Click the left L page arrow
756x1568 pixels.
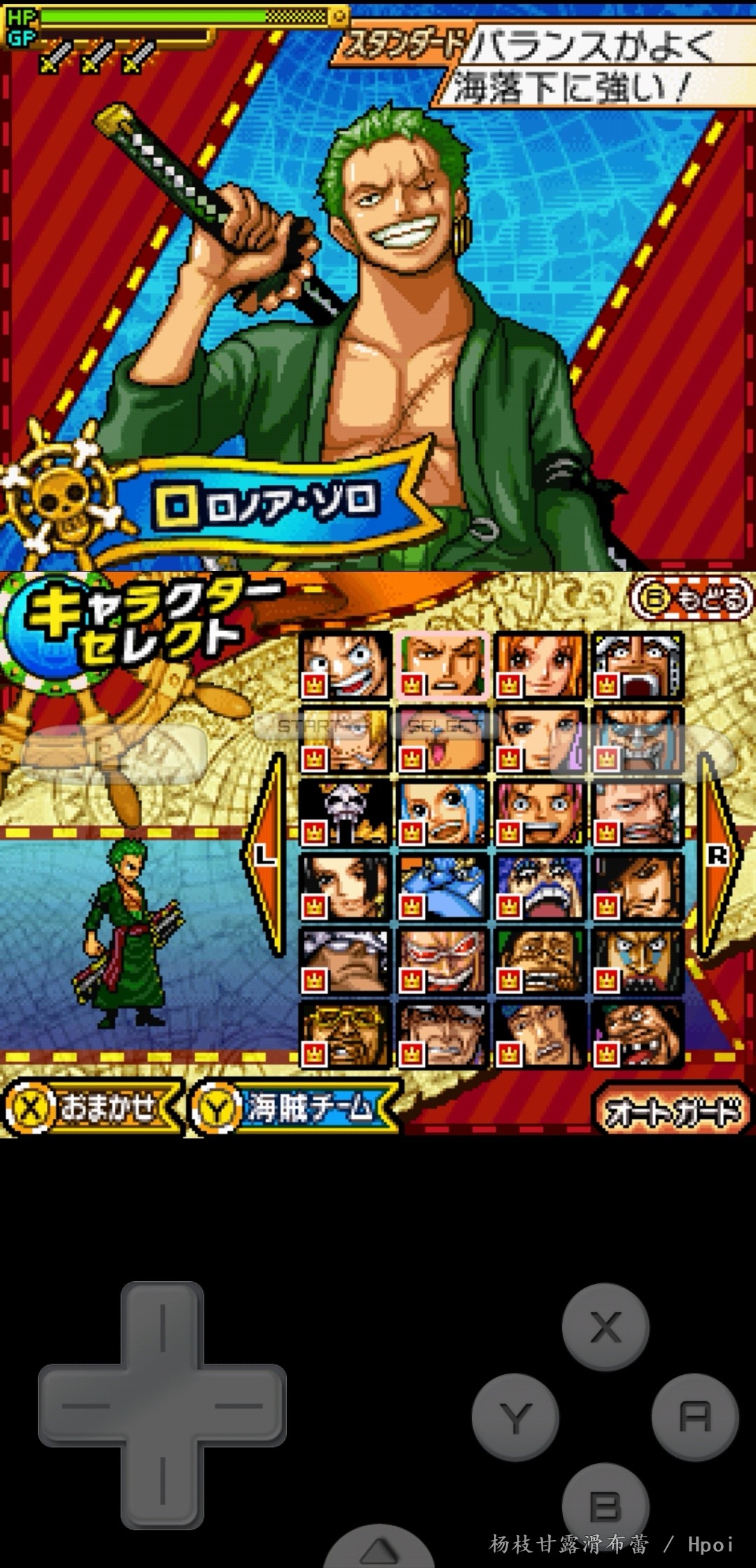point(265,855)
